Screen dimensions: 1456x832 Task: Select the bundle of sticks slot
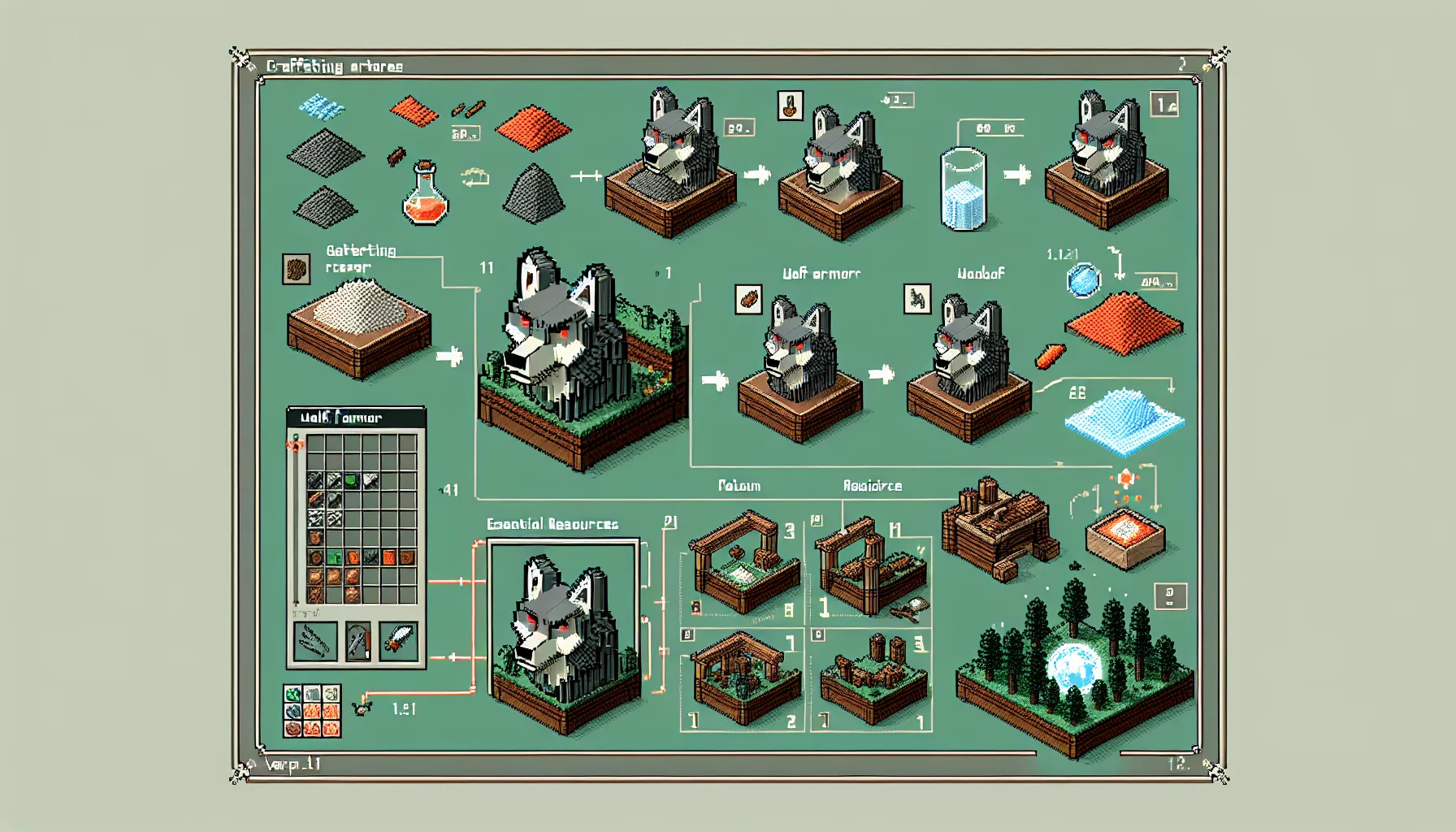tap(315, 641)
